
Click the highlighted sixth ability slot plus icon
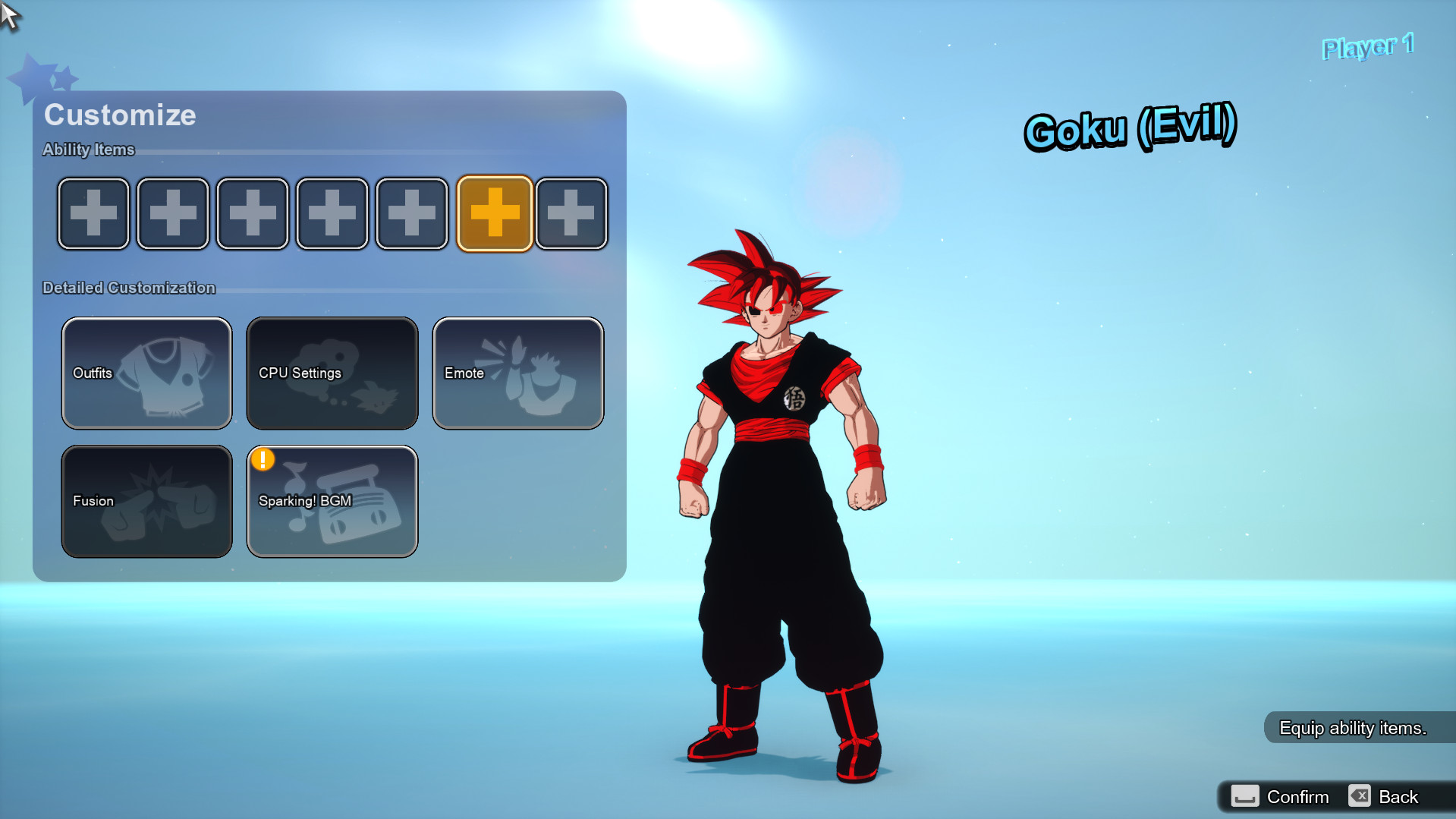click(494, 213)
